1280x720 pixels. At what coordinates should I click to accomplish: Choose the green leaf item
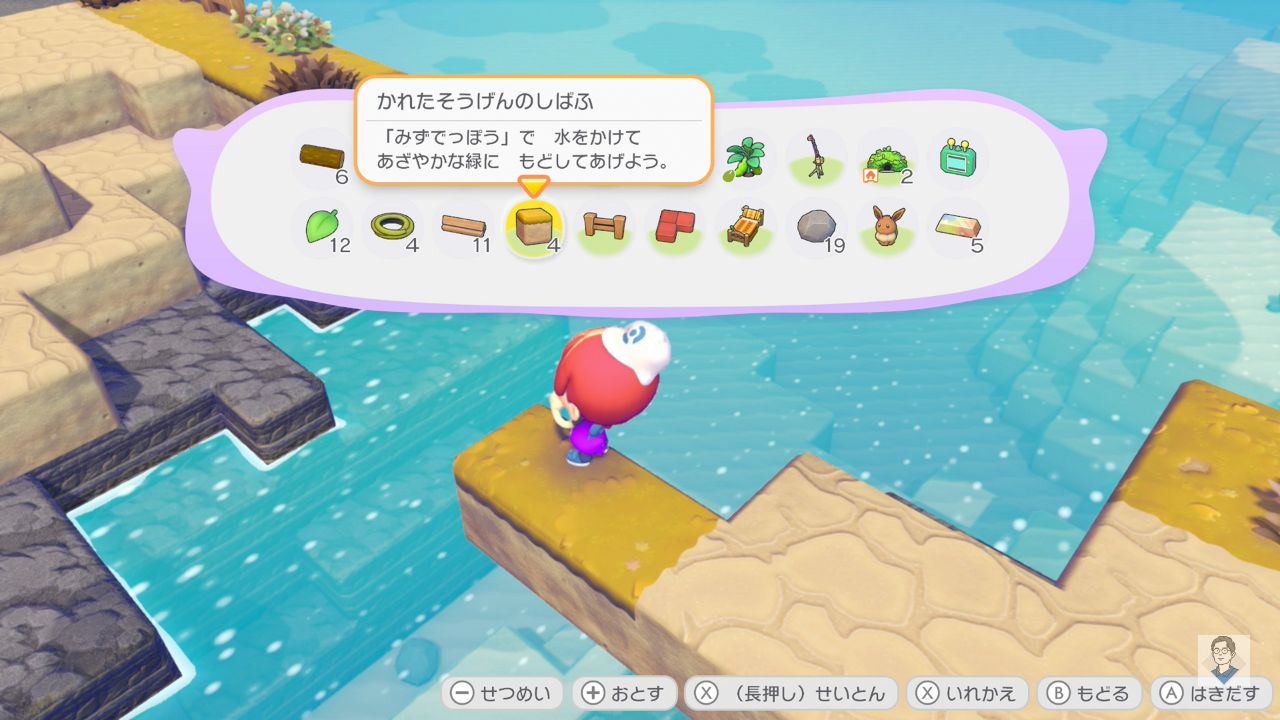pyautogui.click(x=322, y=228)
